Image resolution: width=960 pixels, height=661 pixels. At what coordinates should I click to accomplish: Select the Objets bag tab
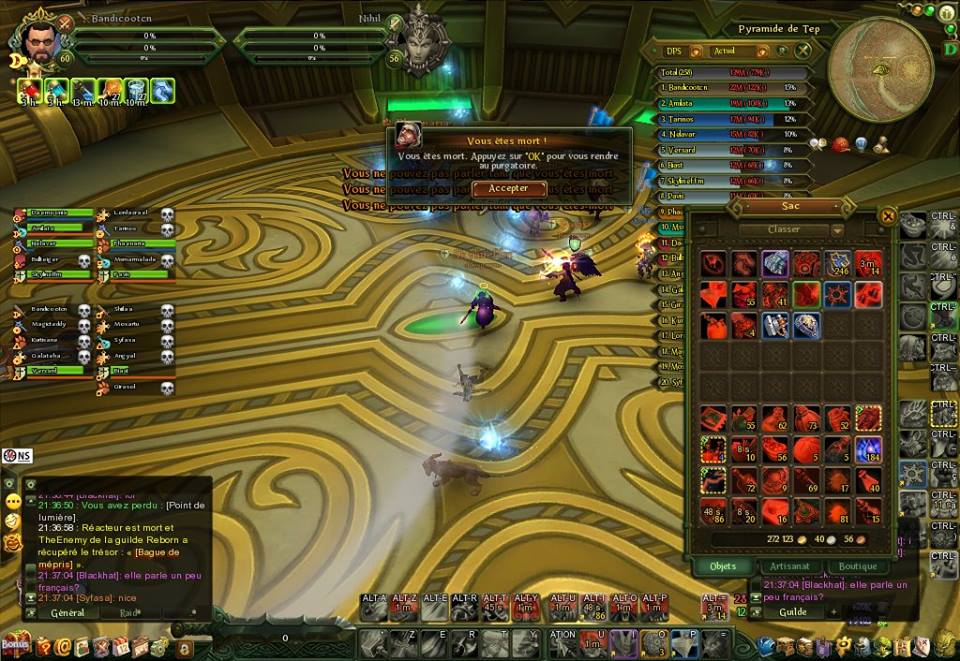(x=723, y=567)
